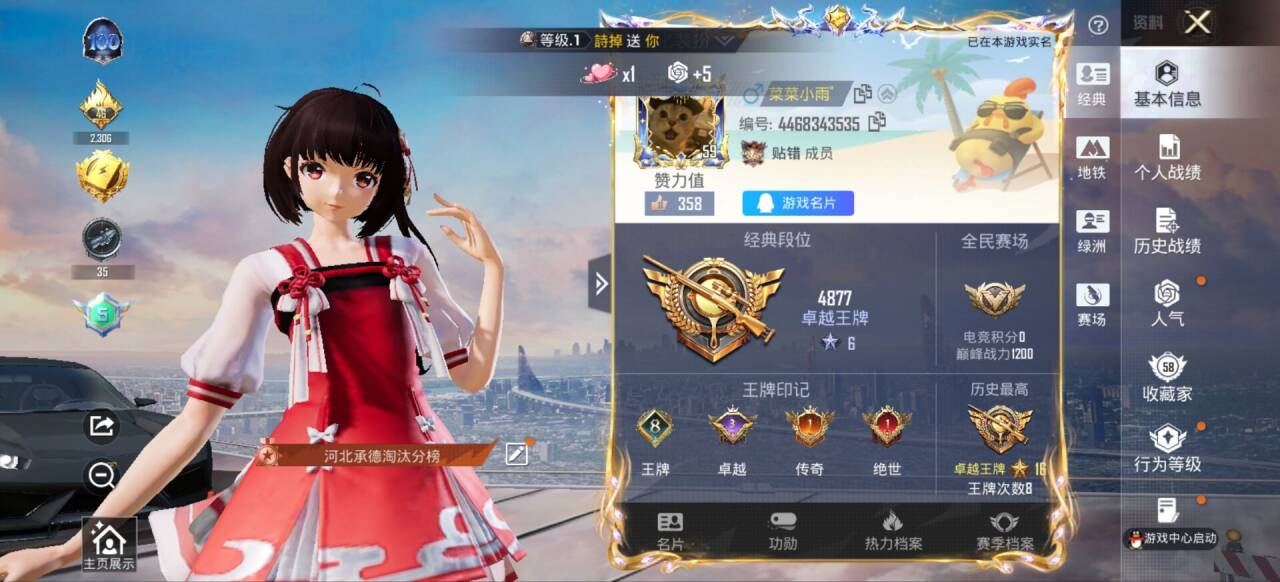The width and height of the screenshot is (1280, 582).
Task: Click the share arrow icon
Action: point(102,427)
